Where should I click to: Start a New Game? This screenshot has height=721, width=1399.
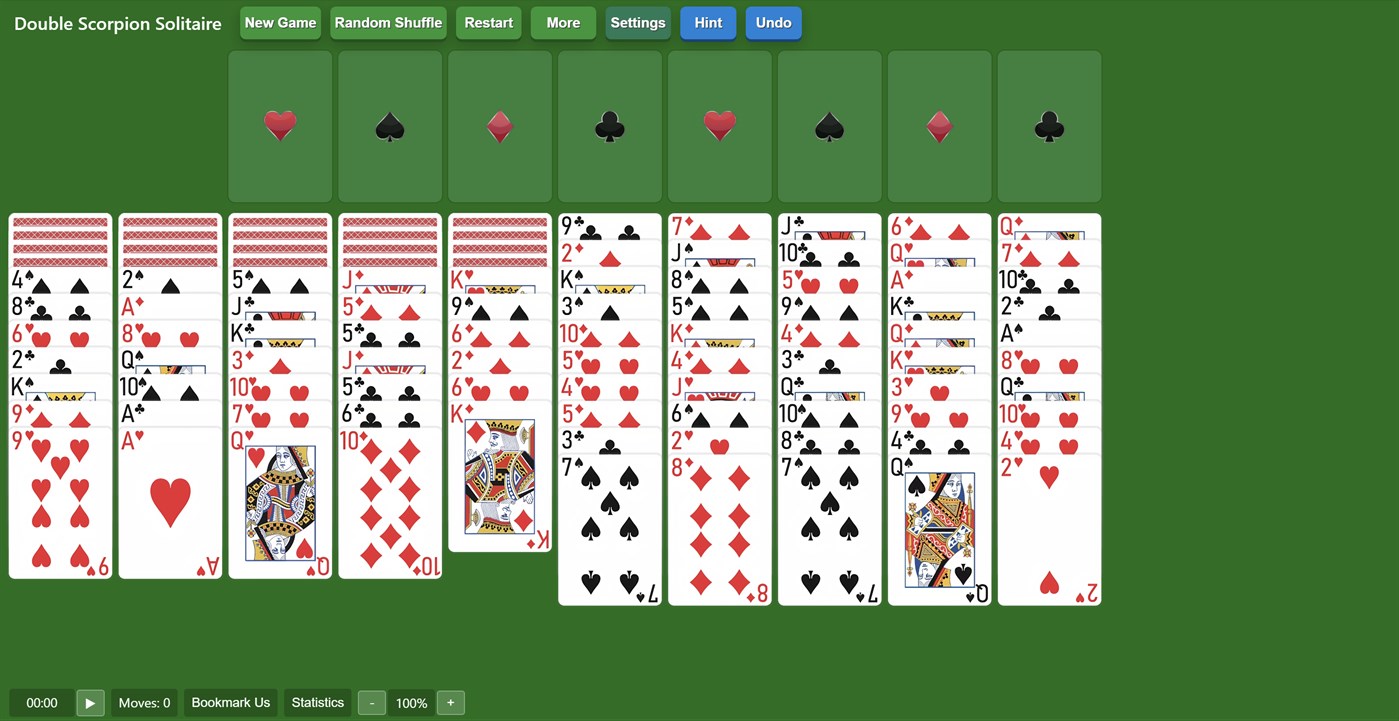tap(280, 22)
